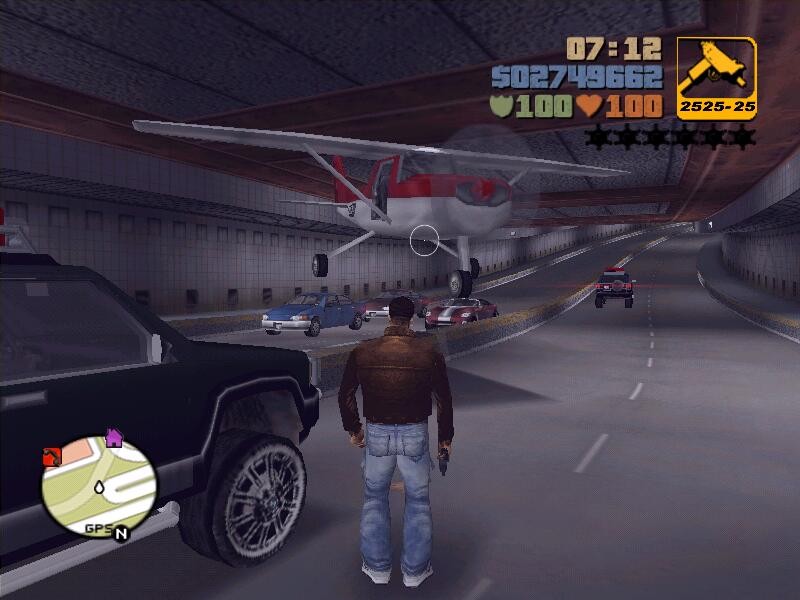Open the circular GPS minimap

tap(98, 485)
